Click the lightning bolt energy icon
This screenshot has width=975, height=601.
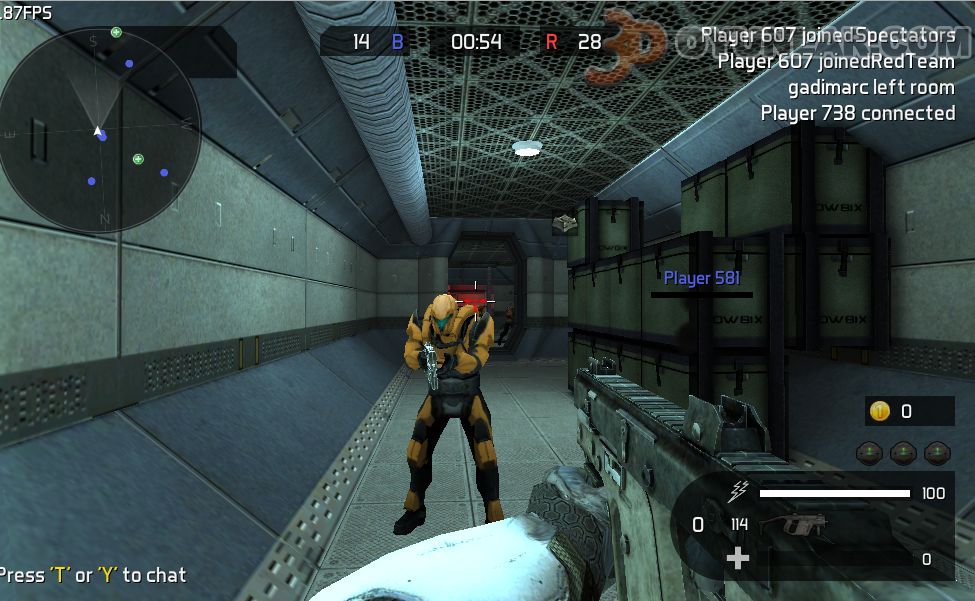click(x=739, y=491)
